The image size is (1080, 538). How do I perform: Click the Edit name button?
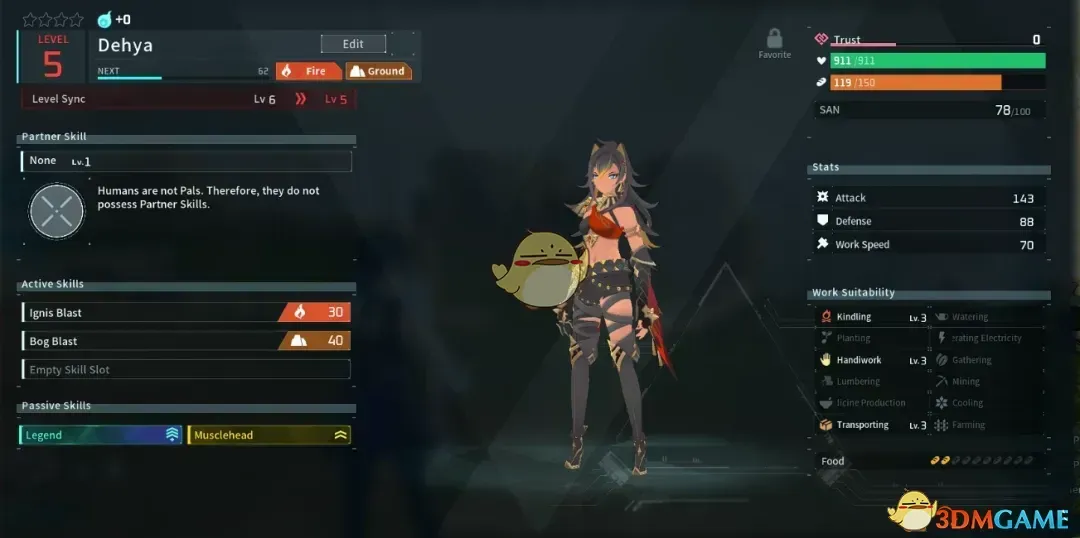[x=353, y=44]
